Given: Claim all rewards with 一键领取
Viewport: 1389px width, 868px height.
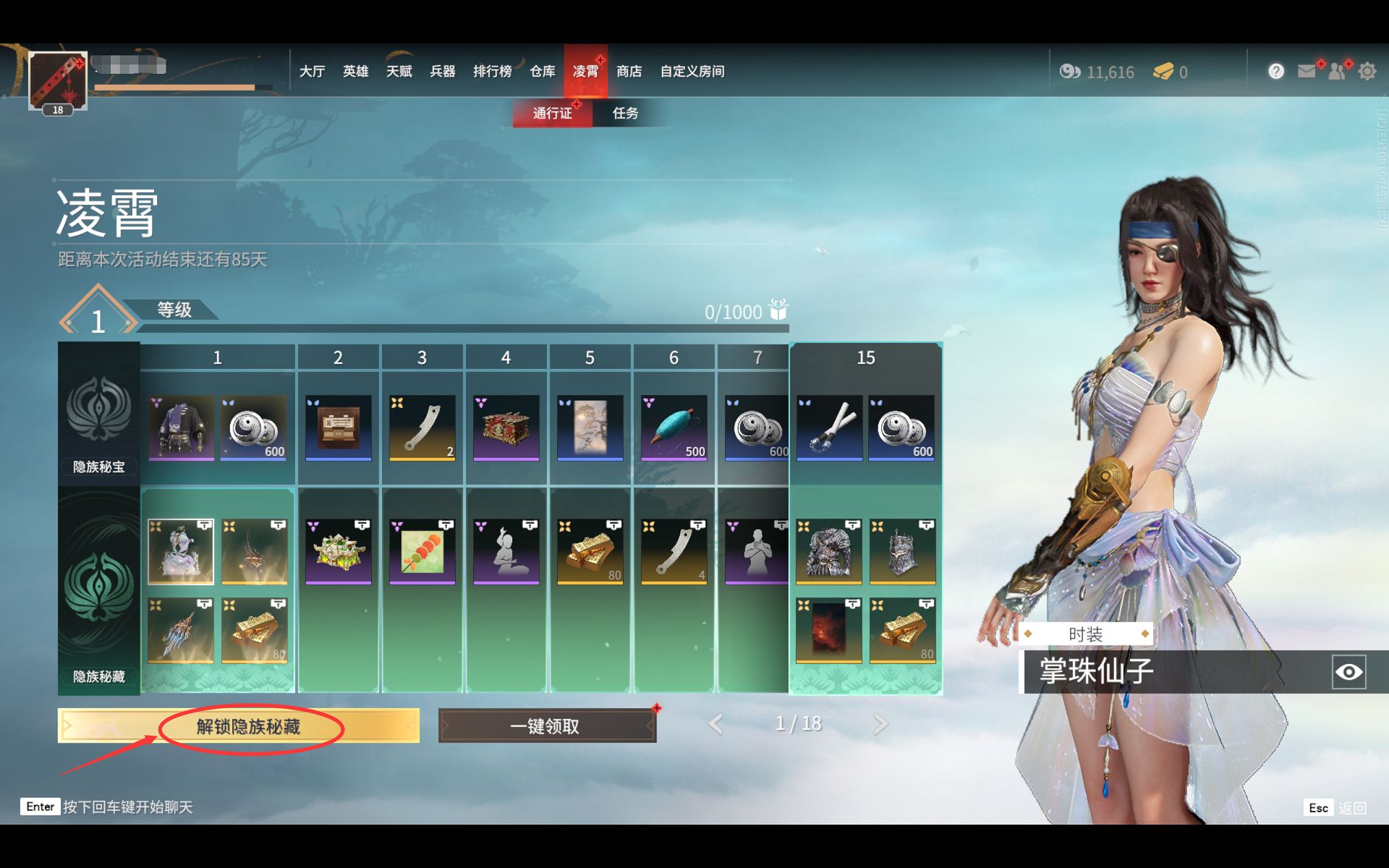Looking at the screenshot, I should tap(547, 726).
